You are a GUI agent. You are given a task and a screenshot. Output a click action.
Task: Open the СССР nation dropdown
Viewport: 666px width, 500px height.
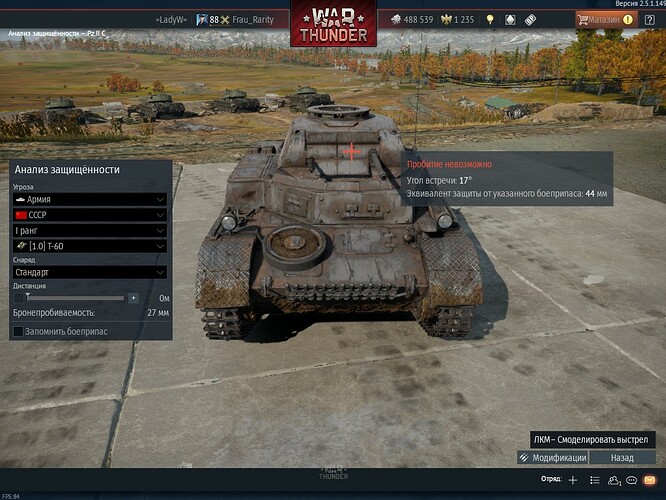(x=88, y=215)
